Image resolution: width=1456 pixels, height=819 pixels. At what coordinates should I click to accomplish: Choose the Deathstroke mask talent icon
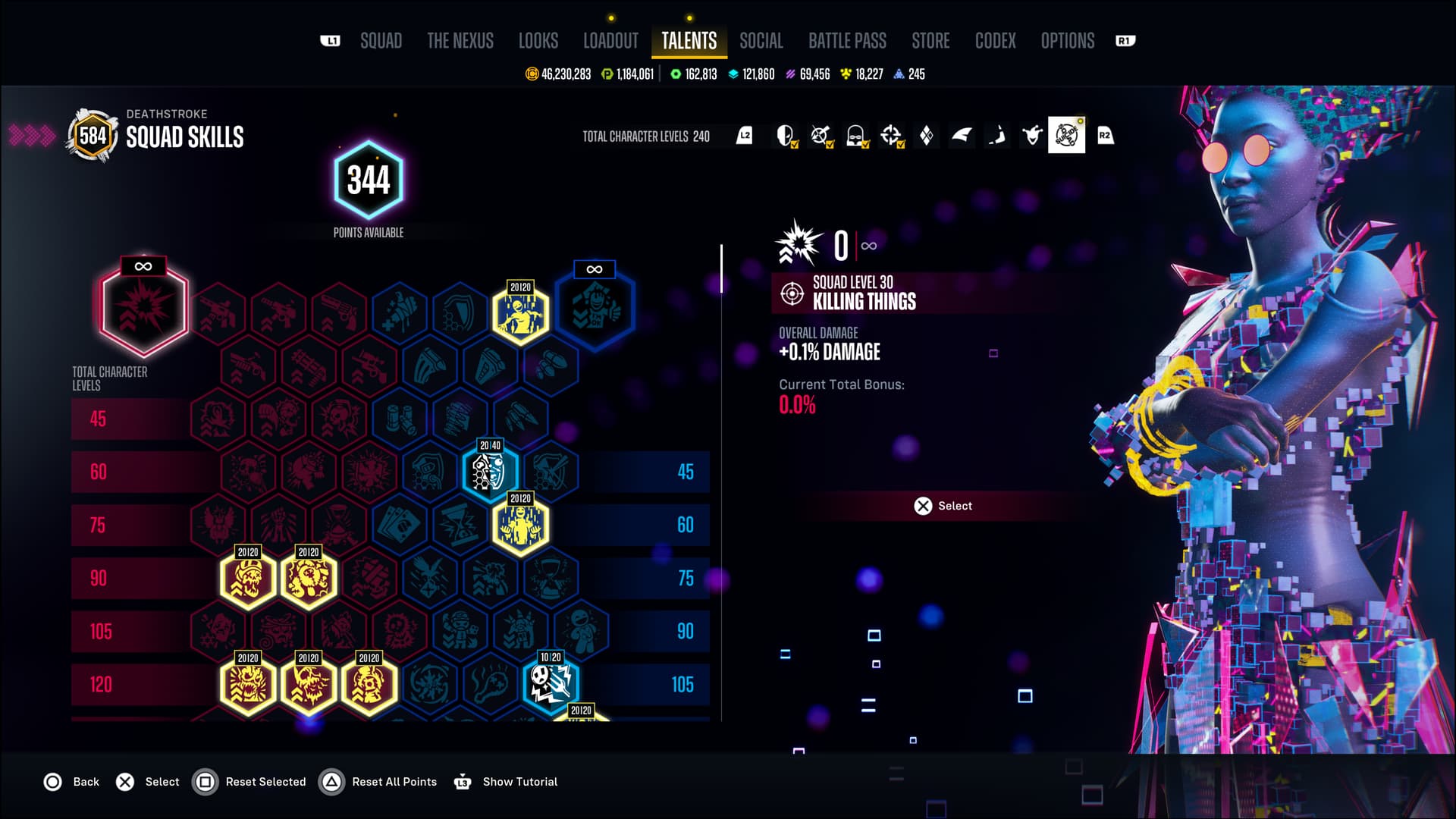click(785, 136)
